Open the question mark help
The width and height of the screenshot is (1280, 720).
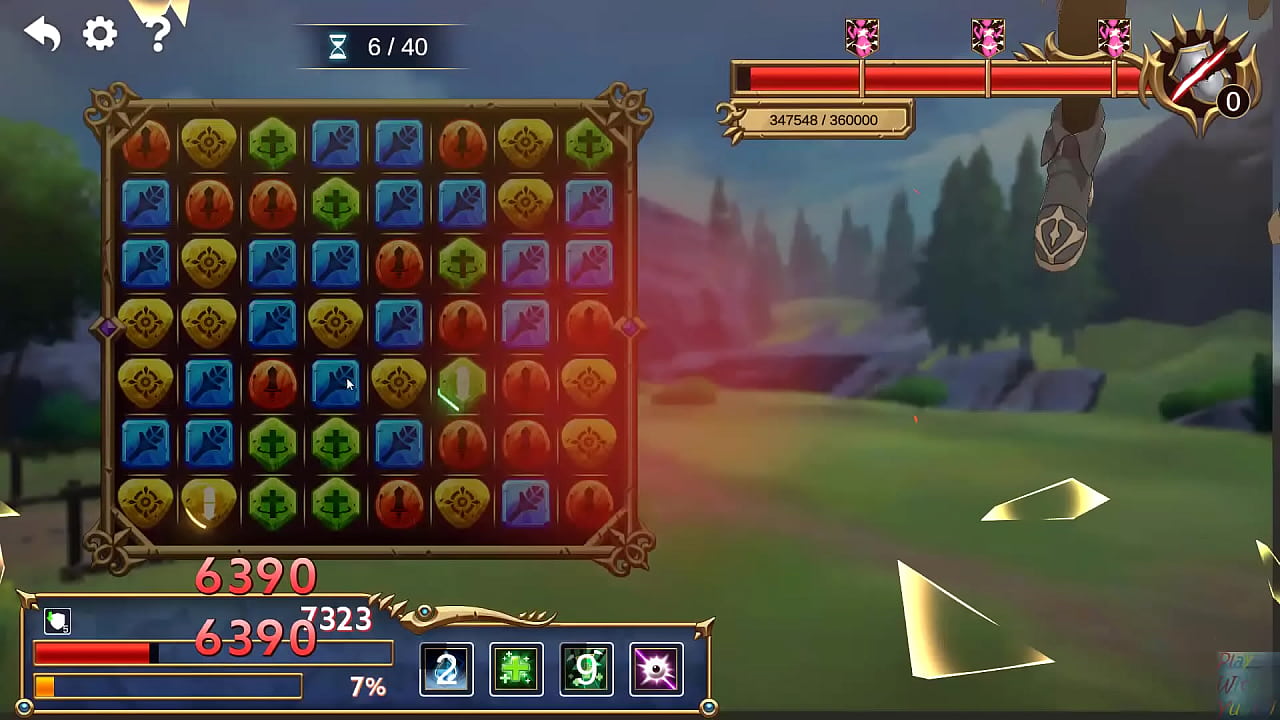coord(158,35)
